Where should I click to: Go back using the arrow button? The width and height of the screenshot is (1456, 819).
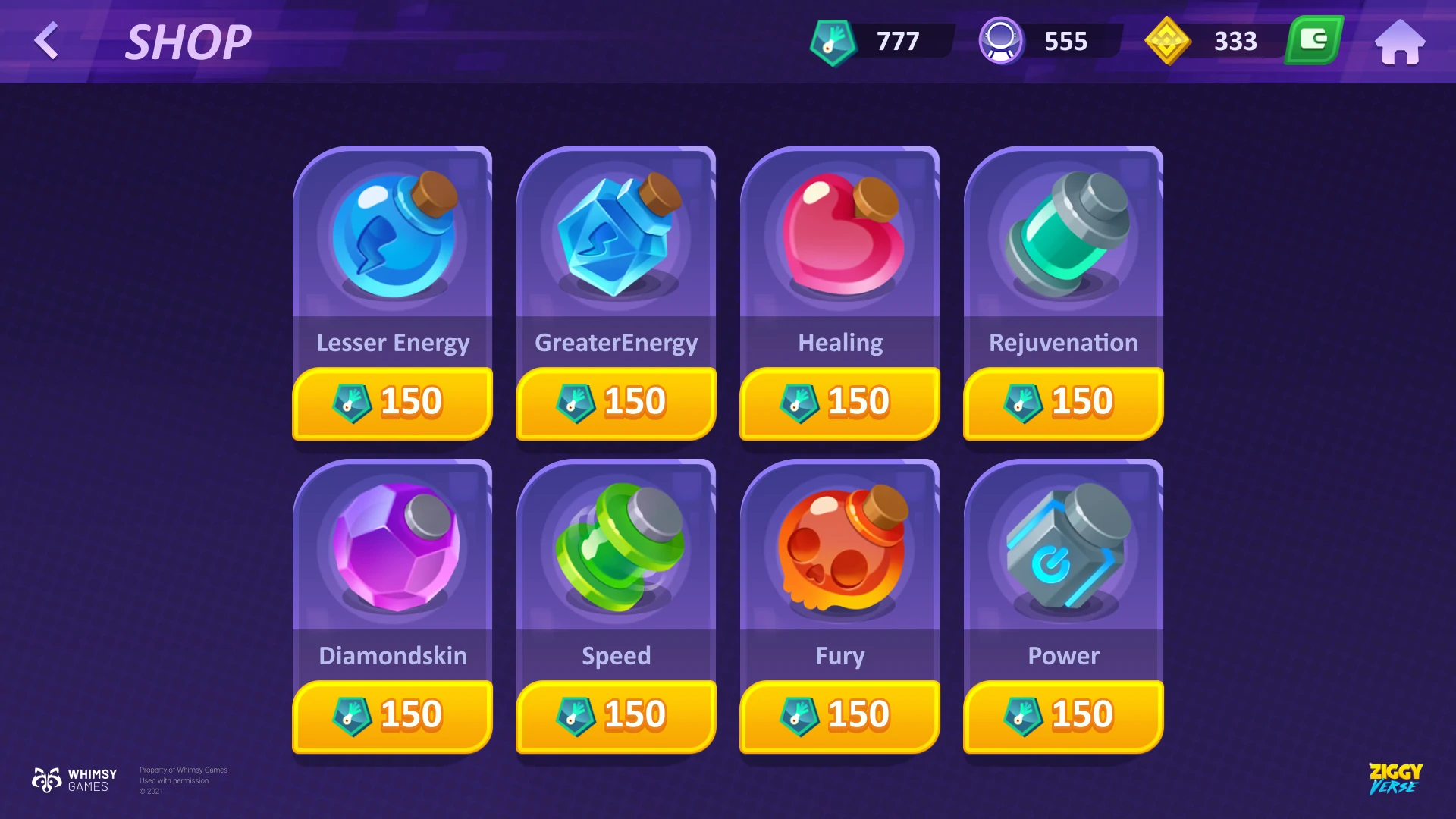[47, 41]
